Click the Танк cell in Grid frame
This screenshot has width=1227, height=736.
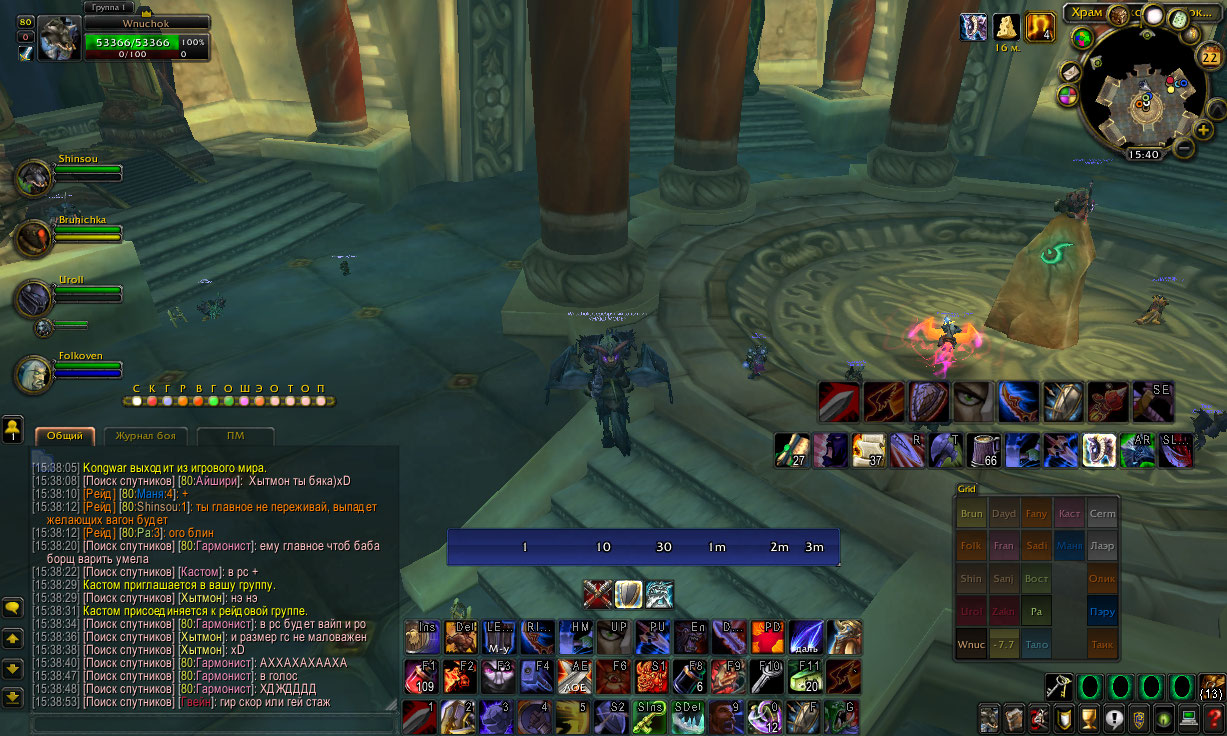1102,645
